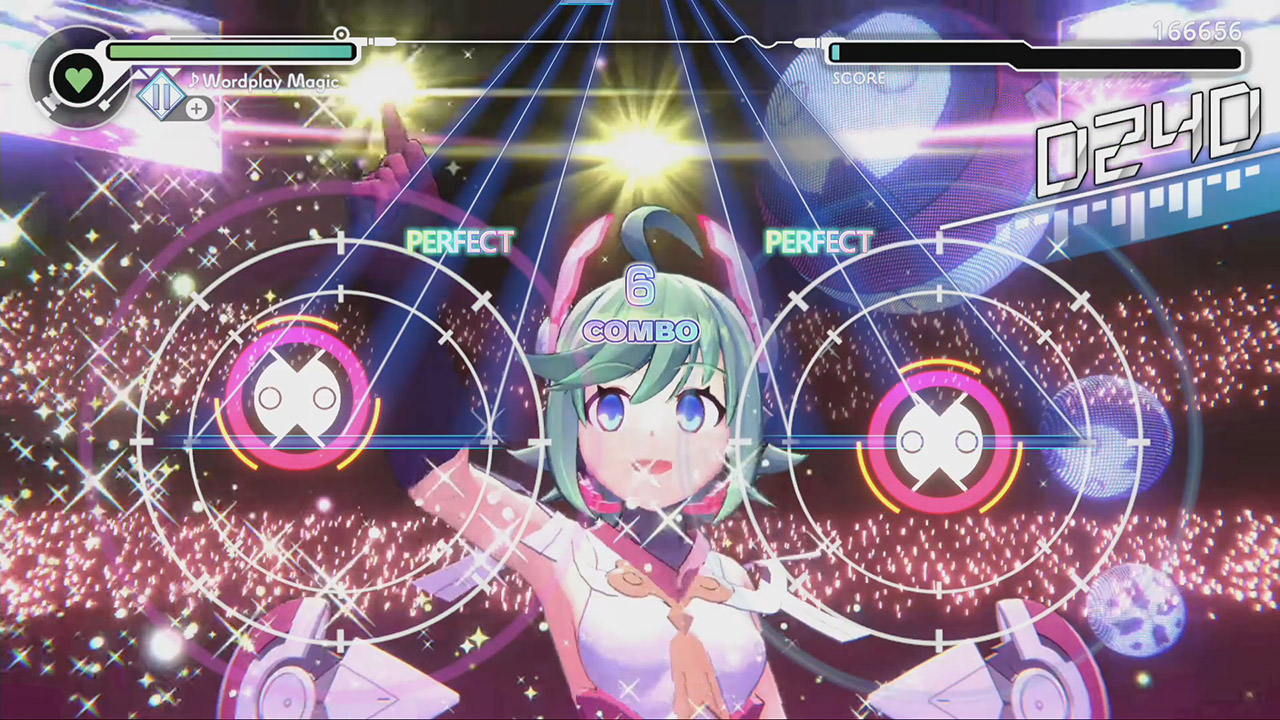
Task: Click the SCORE label on the right
Action: pos(862,78)
